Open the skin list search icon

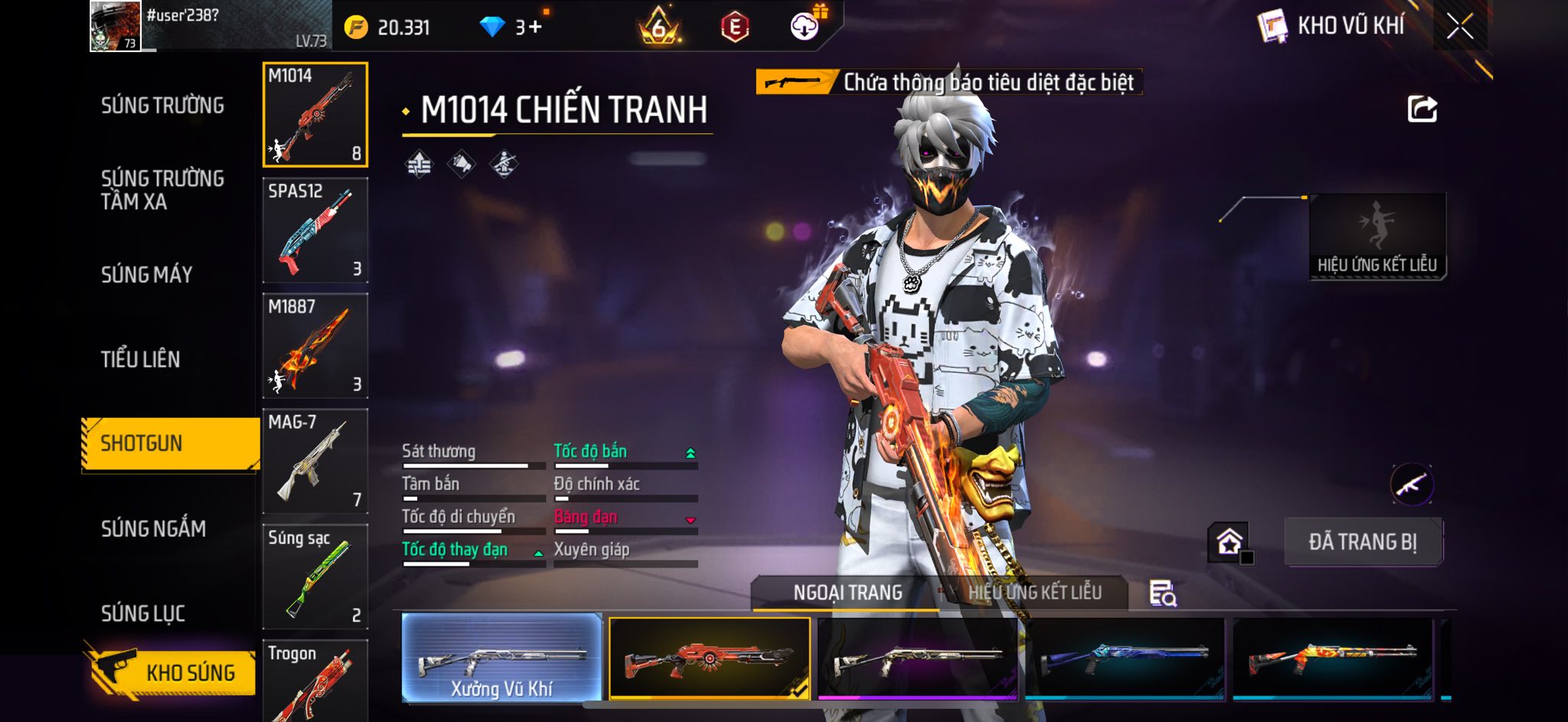click(x=1162, y=593)
